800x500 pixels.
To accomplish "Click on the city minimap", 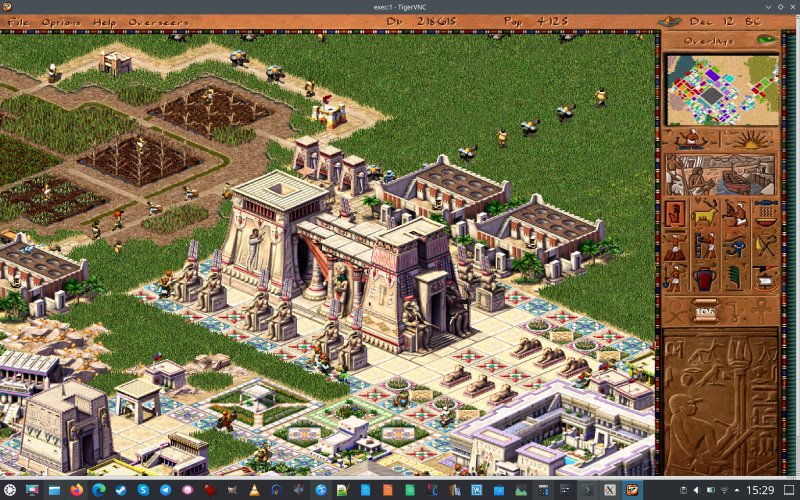I will (722, 90).
